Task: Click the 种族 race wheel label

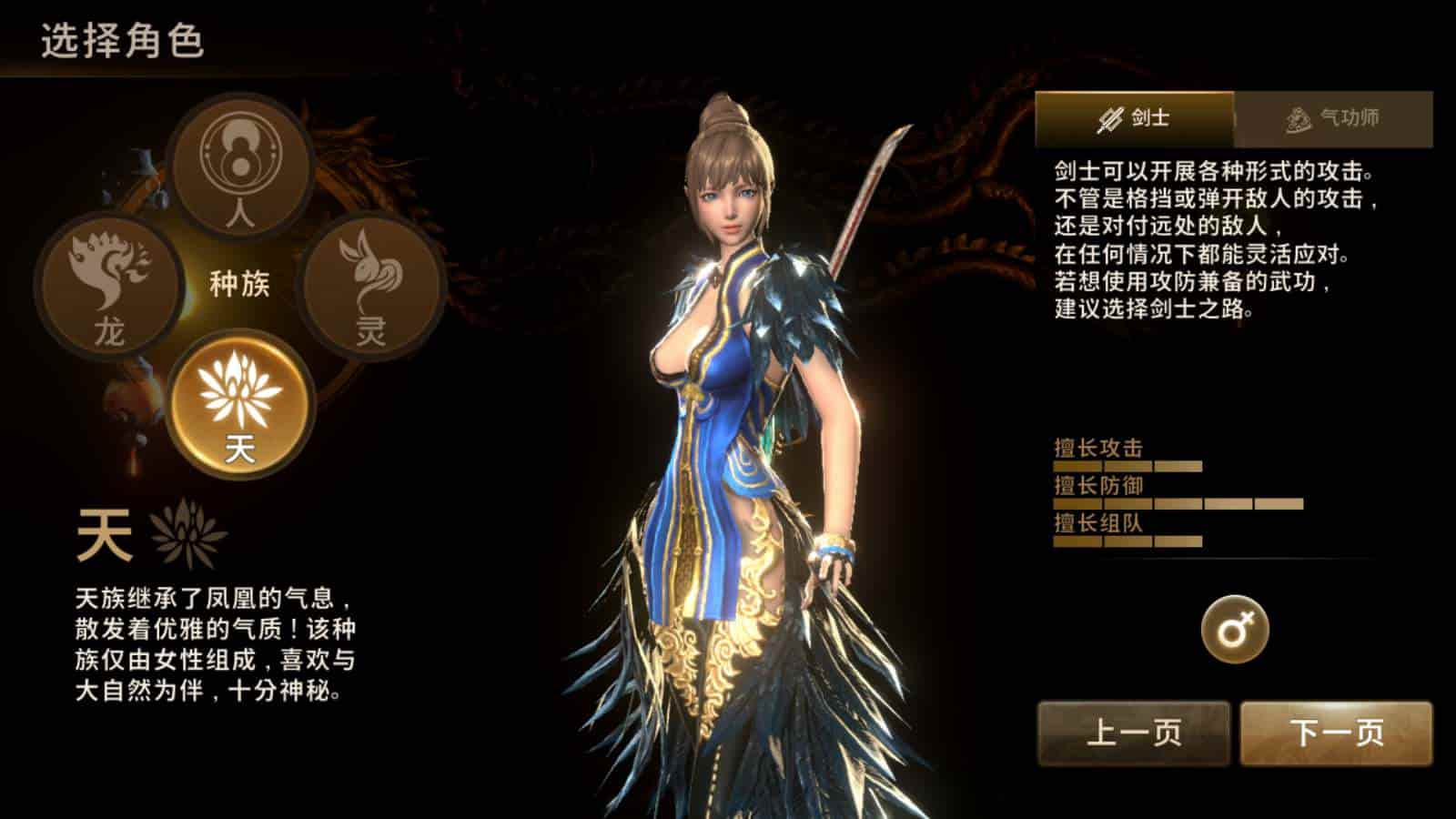Action: pyautogui.click(x=238, y=285)
